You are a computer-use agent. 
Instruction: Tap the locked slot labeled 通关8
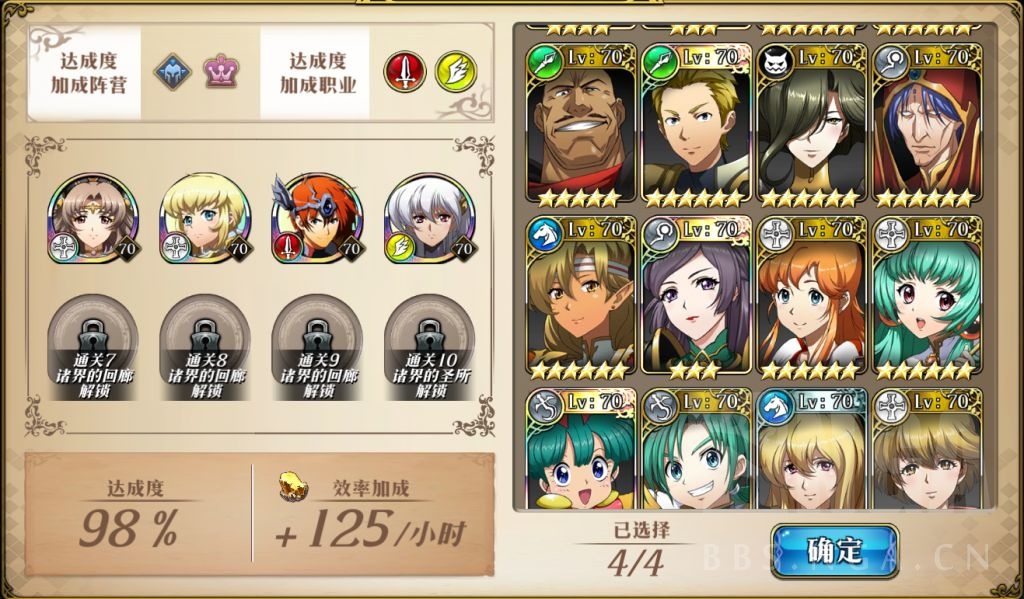coord(204,345)
